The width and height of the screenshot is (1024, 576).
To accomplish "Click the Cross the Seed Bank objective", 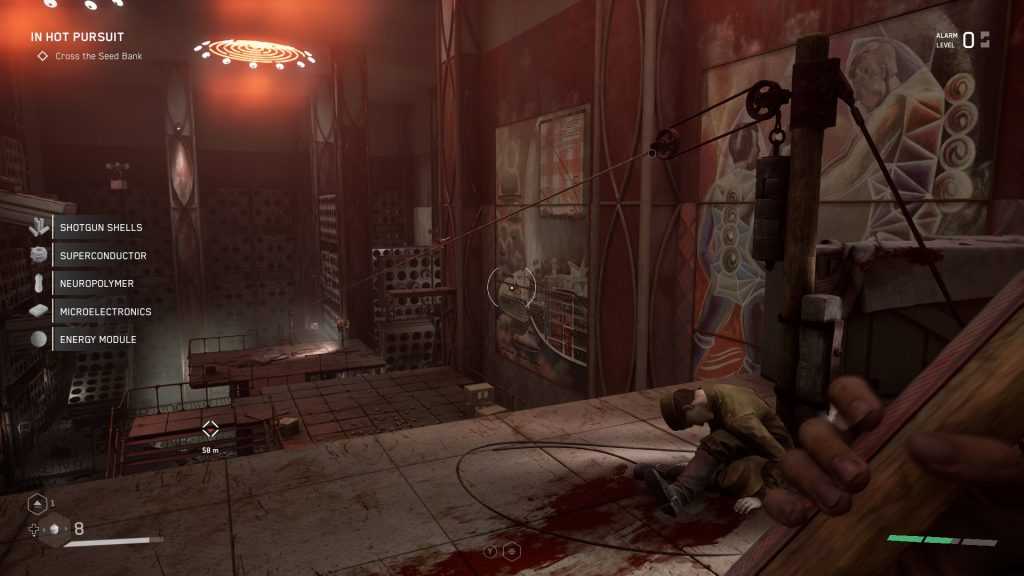I will click(96, 56).
